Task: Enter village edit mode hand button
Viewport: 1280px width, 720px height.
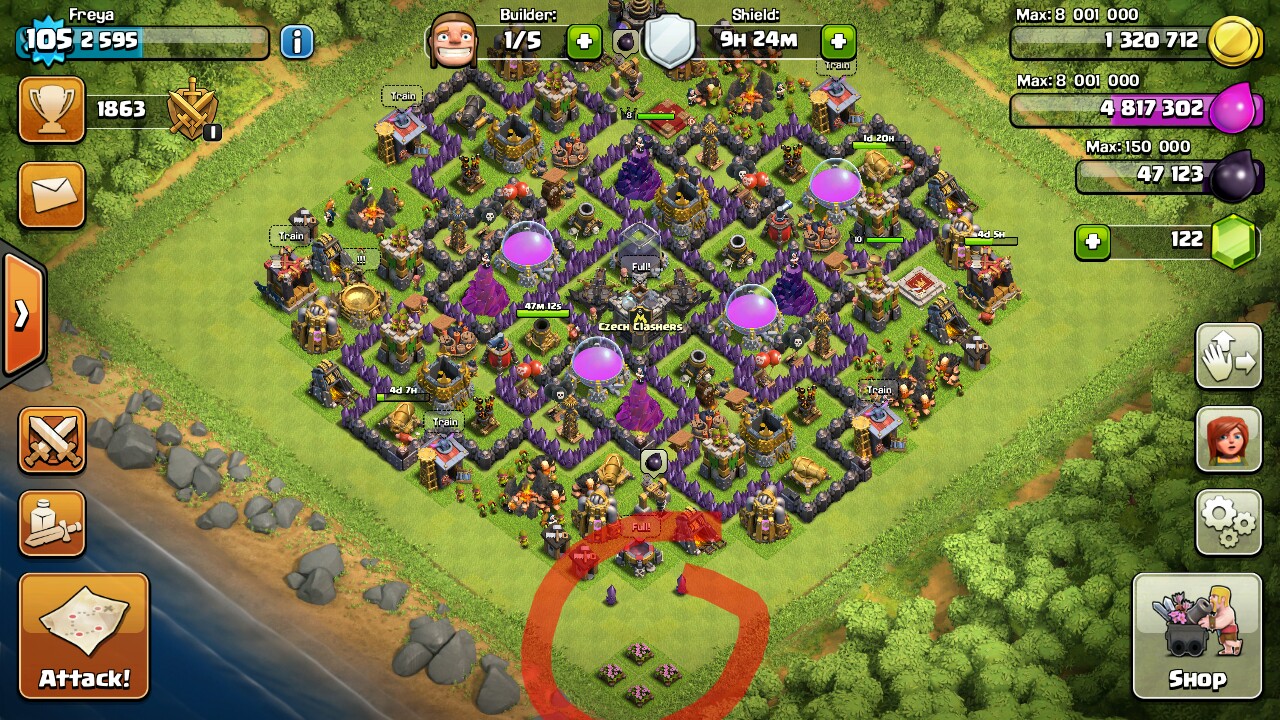Action: (x=1228, y=356)
